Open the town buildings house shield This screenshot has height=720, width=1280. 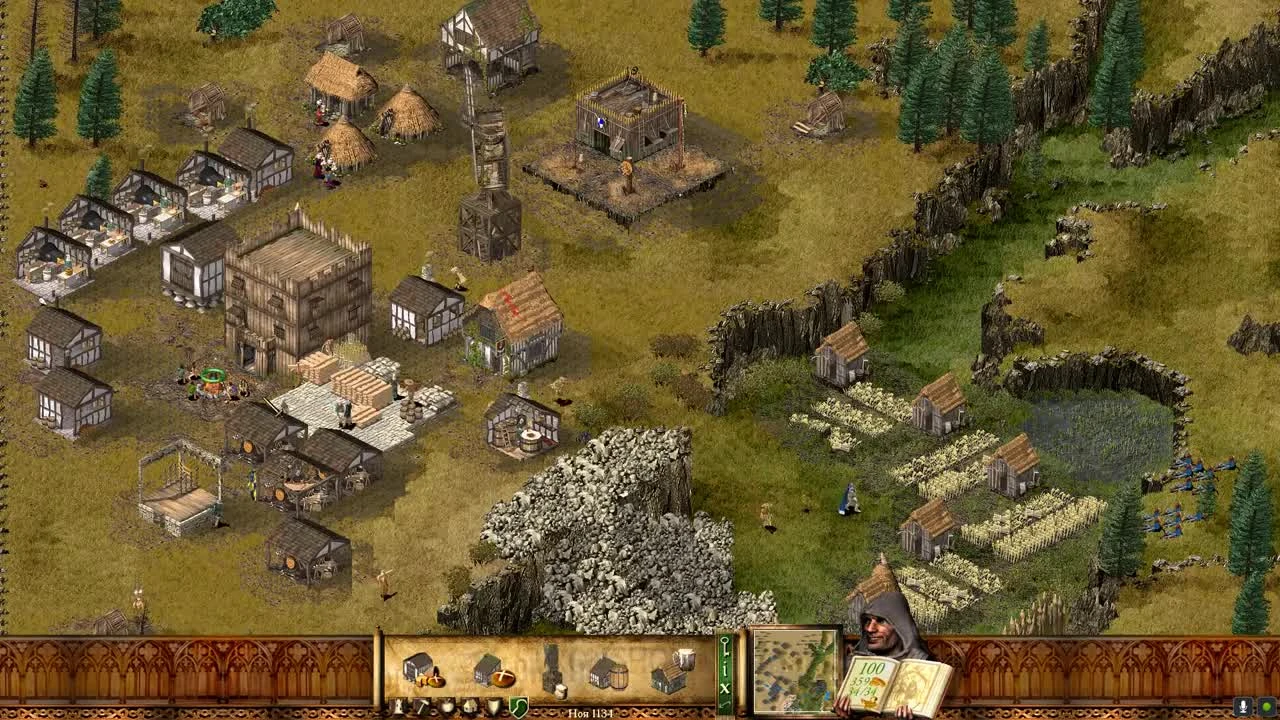[x=469, y=704]
